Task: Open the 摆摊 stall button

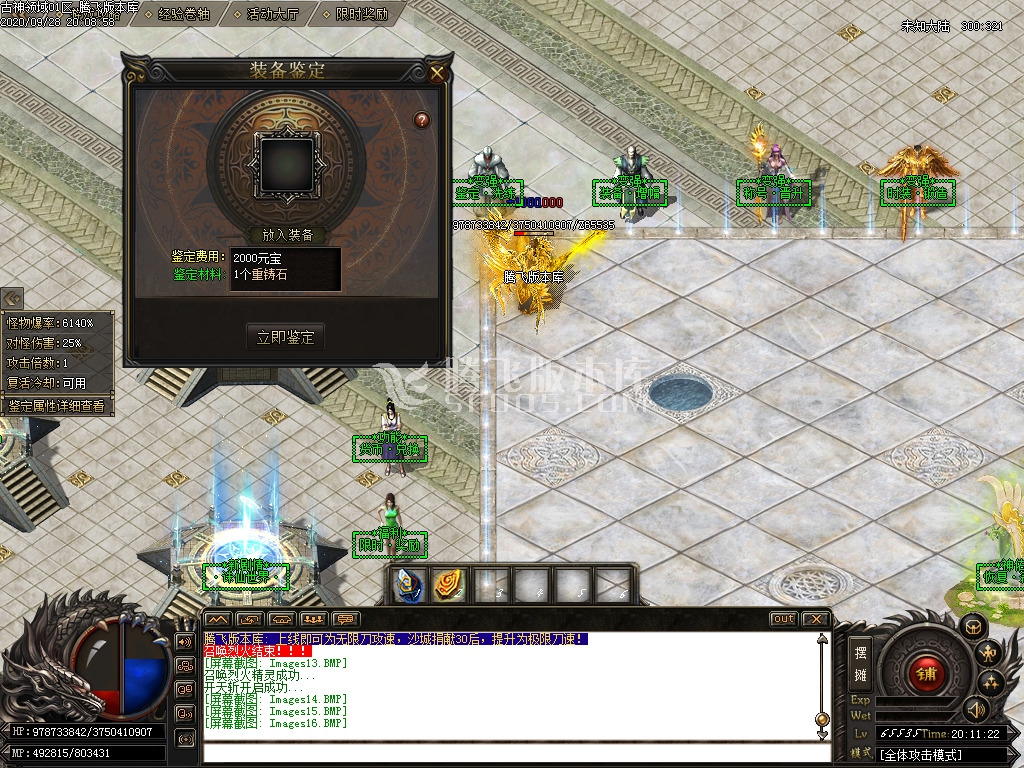Action: pos(860,663)
